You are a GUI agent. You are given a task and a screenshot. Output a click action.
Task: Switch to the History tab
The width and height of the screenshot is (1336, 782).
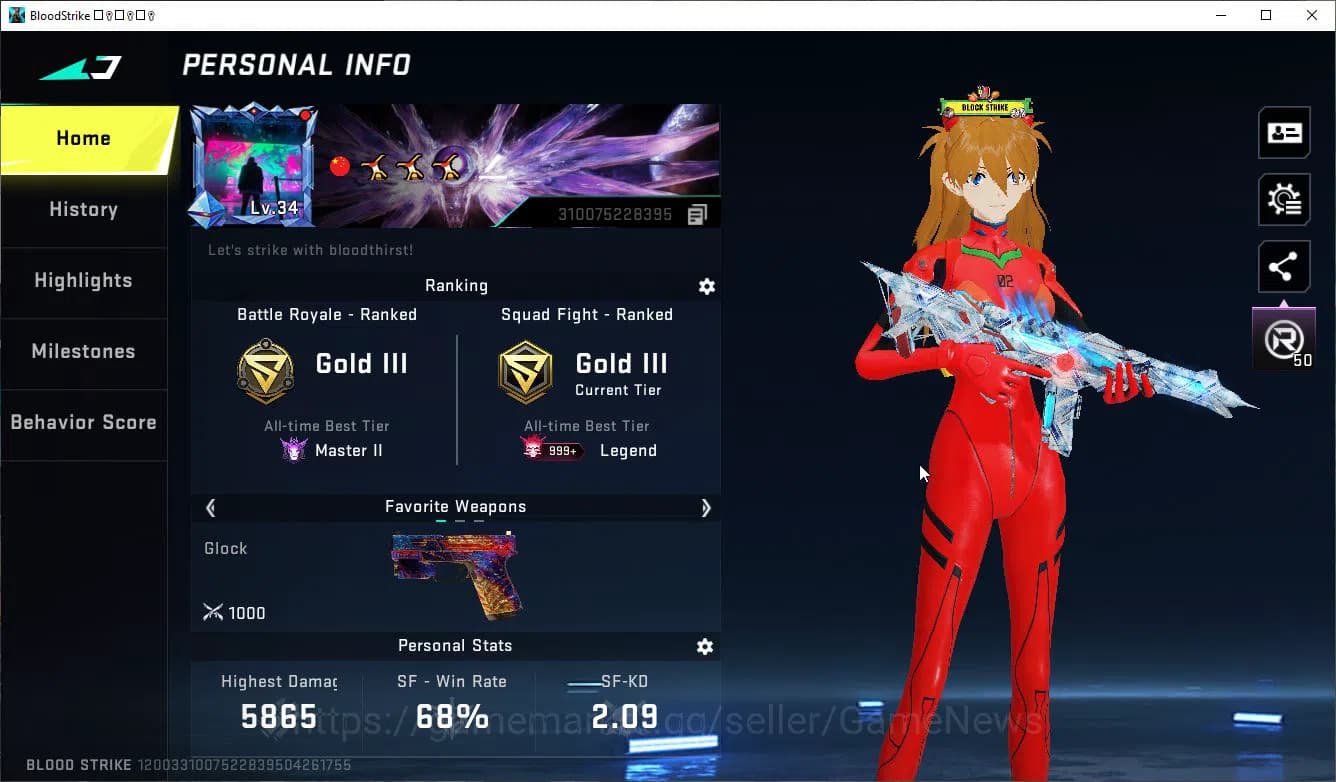83,209
